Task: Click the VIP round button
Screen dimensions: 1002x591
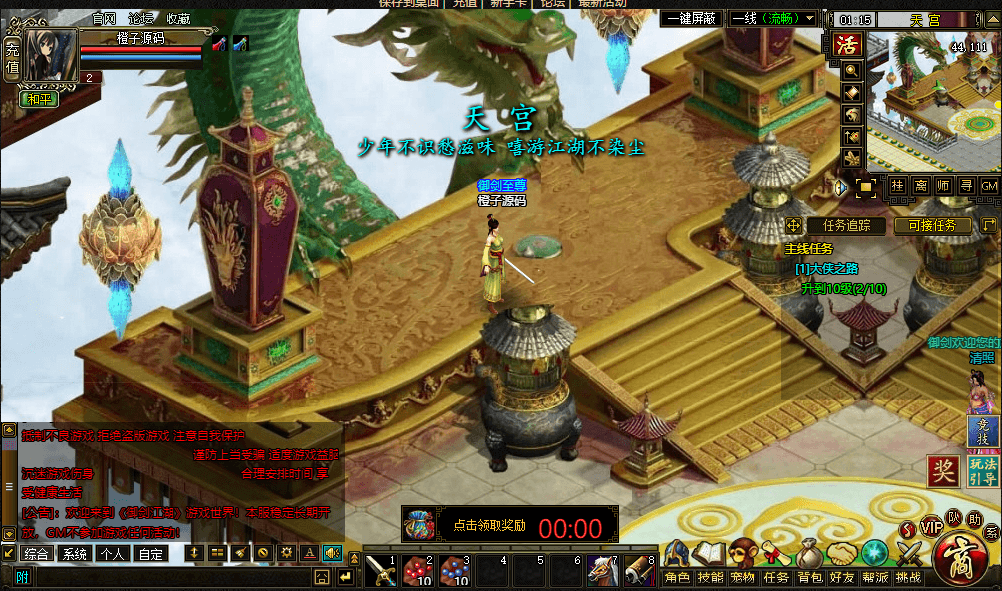Action: [x=931, y=527]
